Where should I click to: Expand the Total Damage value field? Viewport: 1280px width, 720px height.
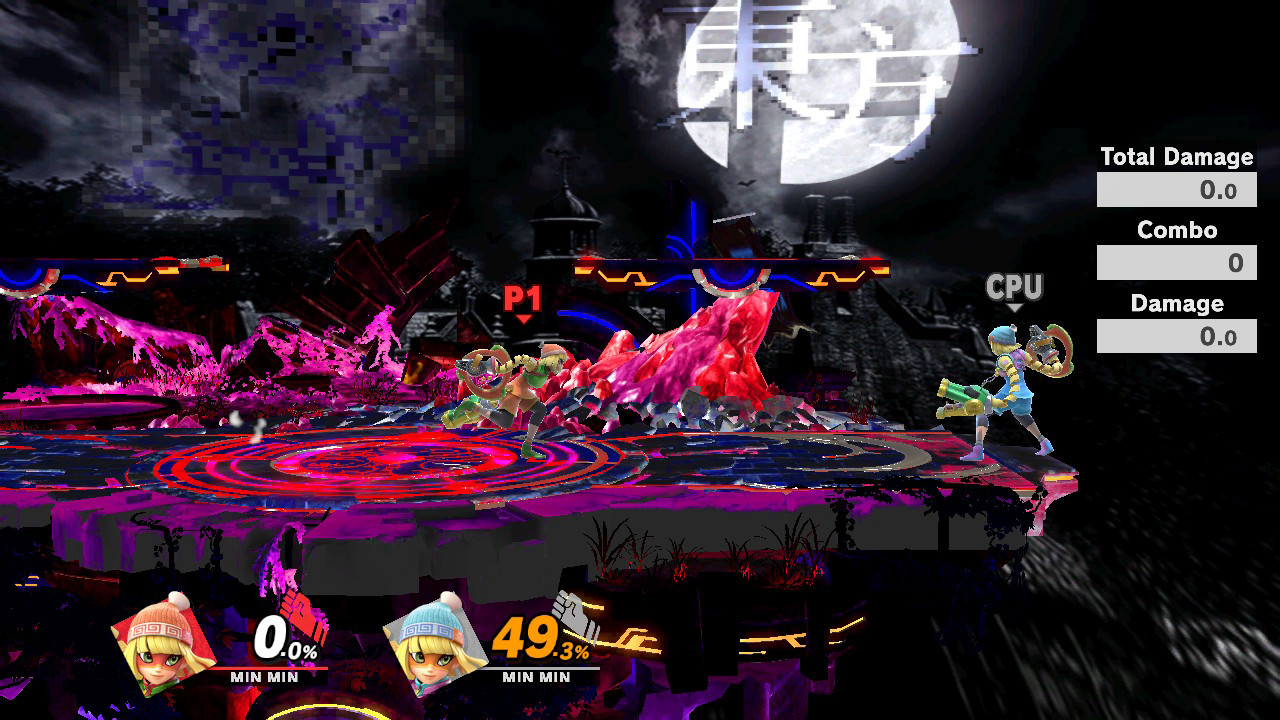[1176, 187]
